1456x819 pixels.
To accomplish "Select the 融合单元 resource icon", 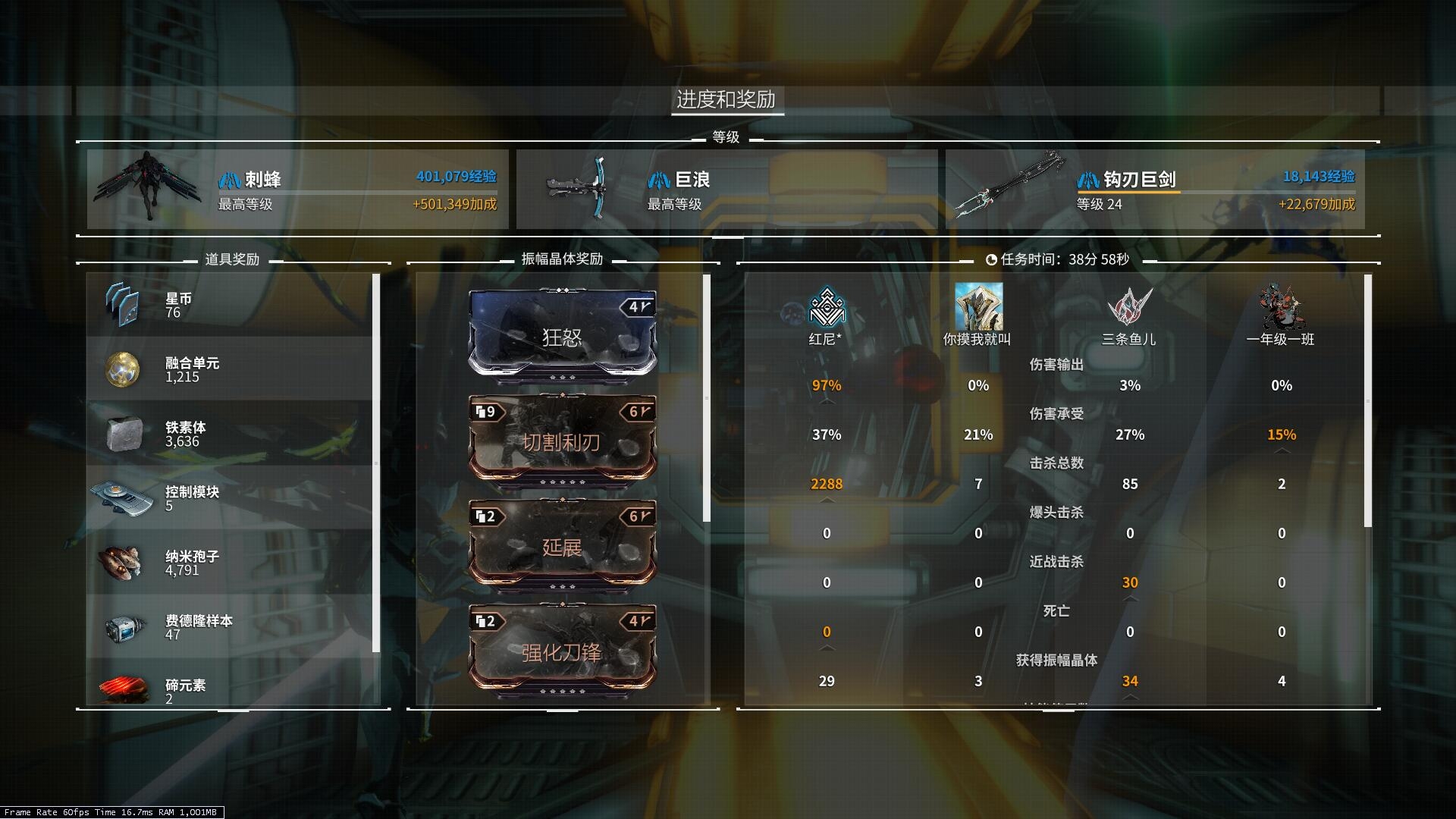I will pyautogui.click(x=124, y=369).
